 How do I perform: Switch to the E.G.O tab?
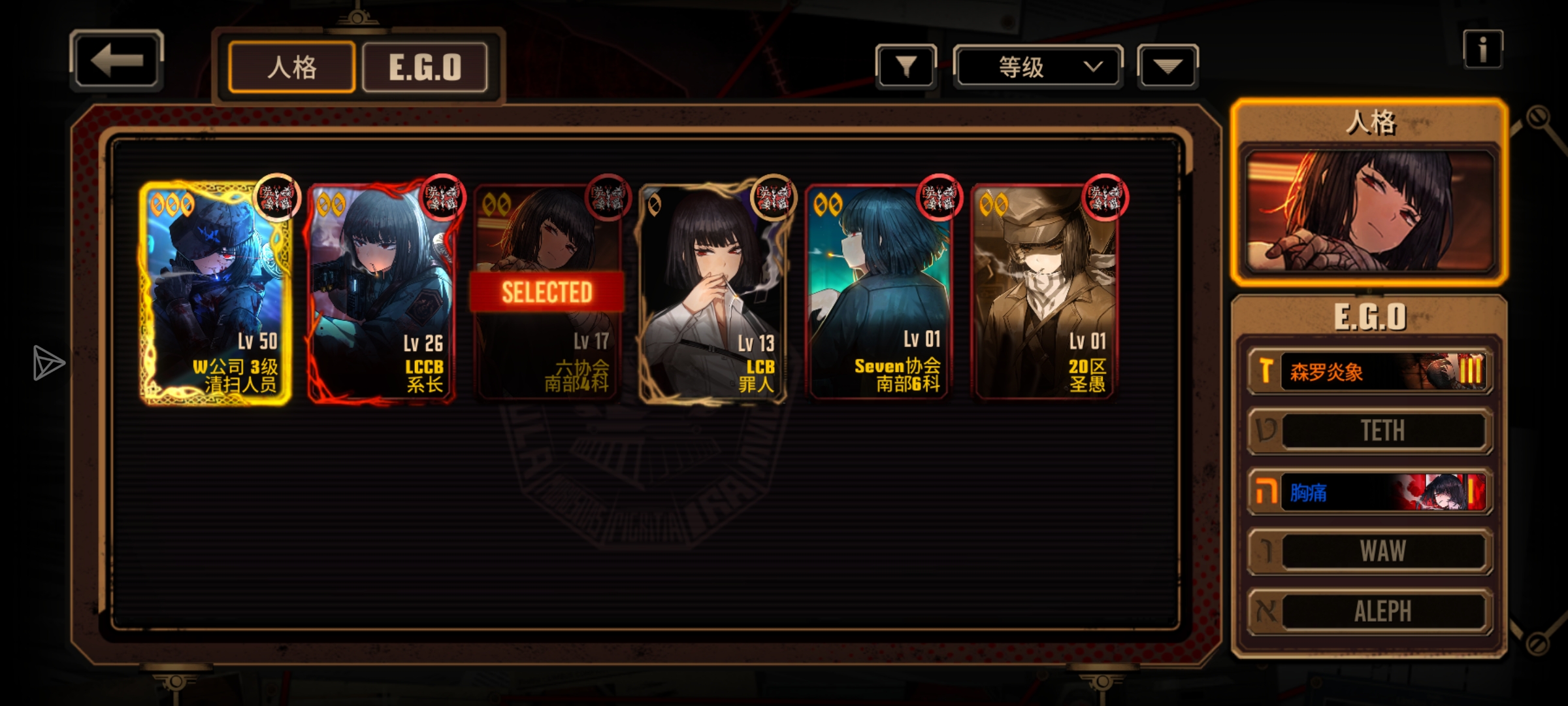click(425, 67)
